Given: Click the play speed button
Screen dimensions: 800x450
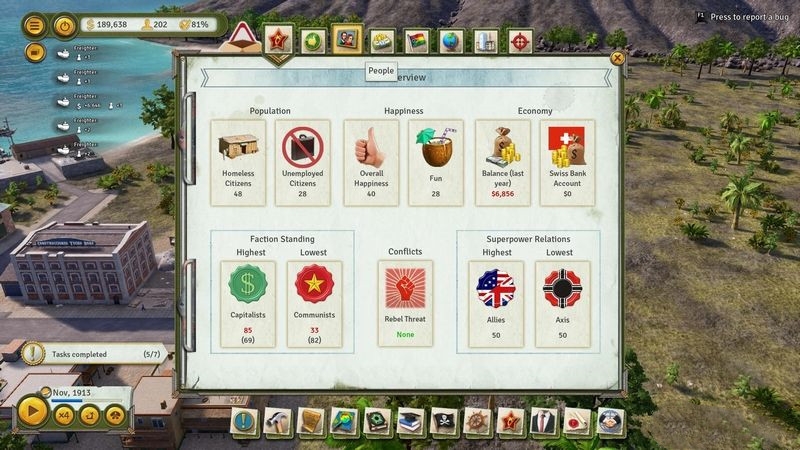Looking at the screenshot, I should coord(31,412).
